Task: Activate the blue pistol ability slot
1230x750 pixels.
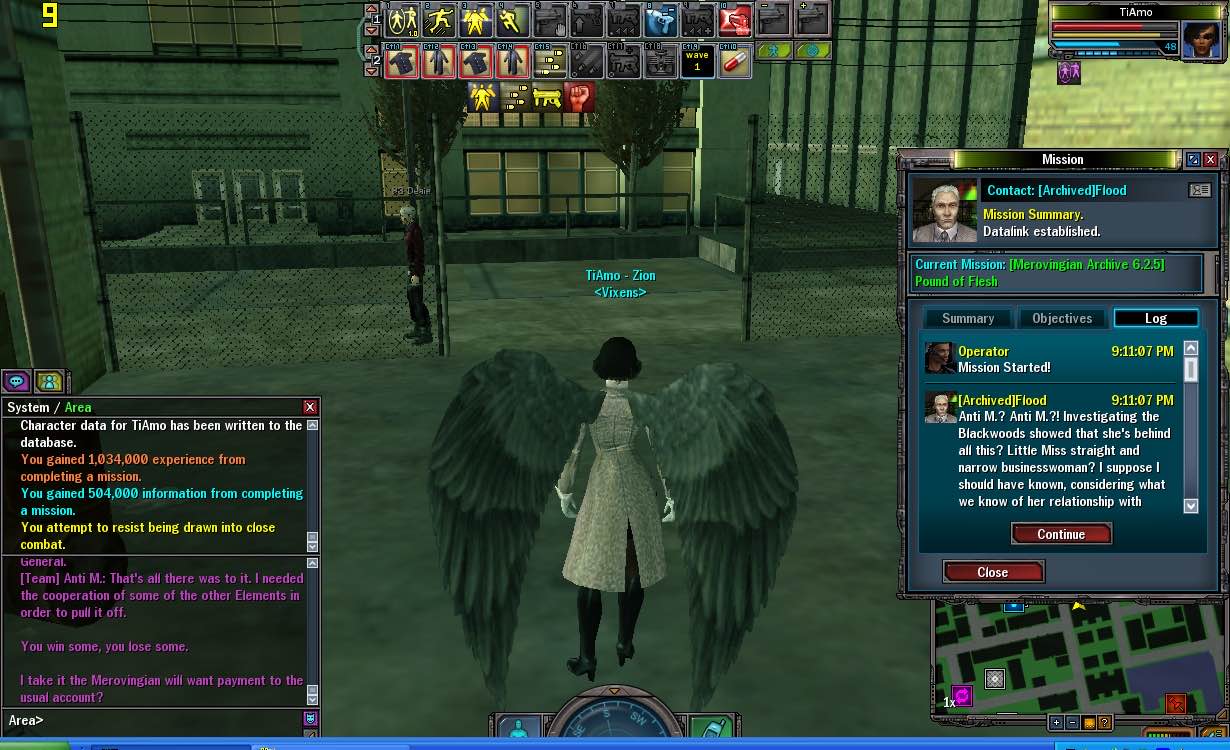Action: 660,20
